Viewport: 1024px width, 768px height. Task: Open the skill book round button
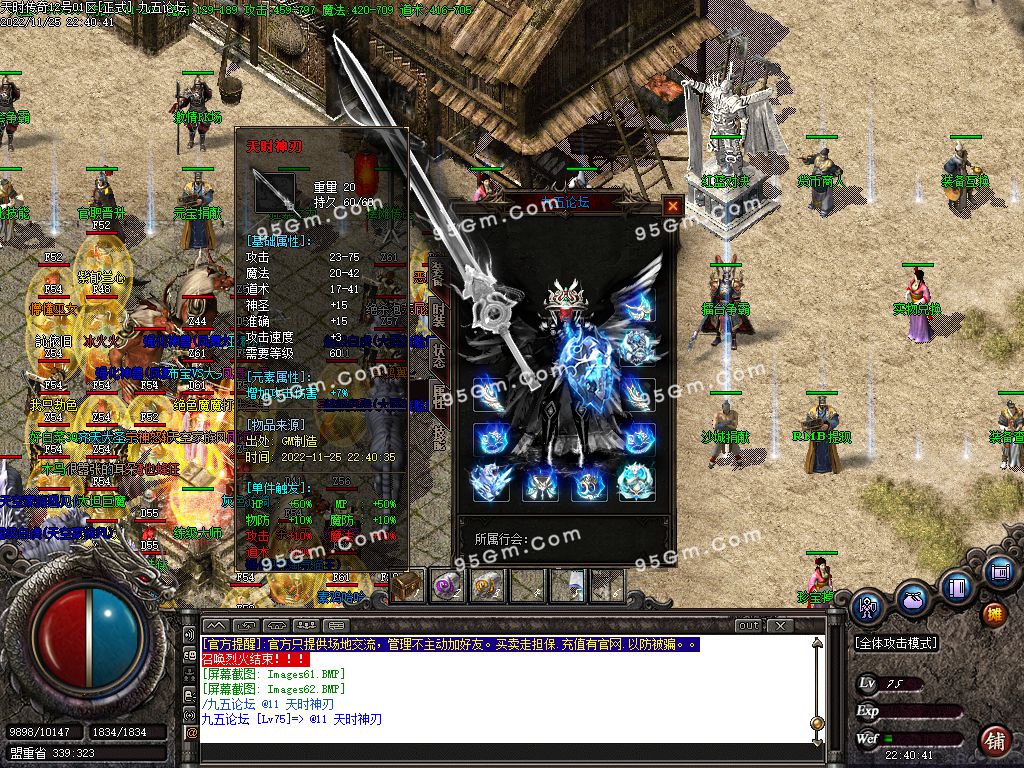956,586
